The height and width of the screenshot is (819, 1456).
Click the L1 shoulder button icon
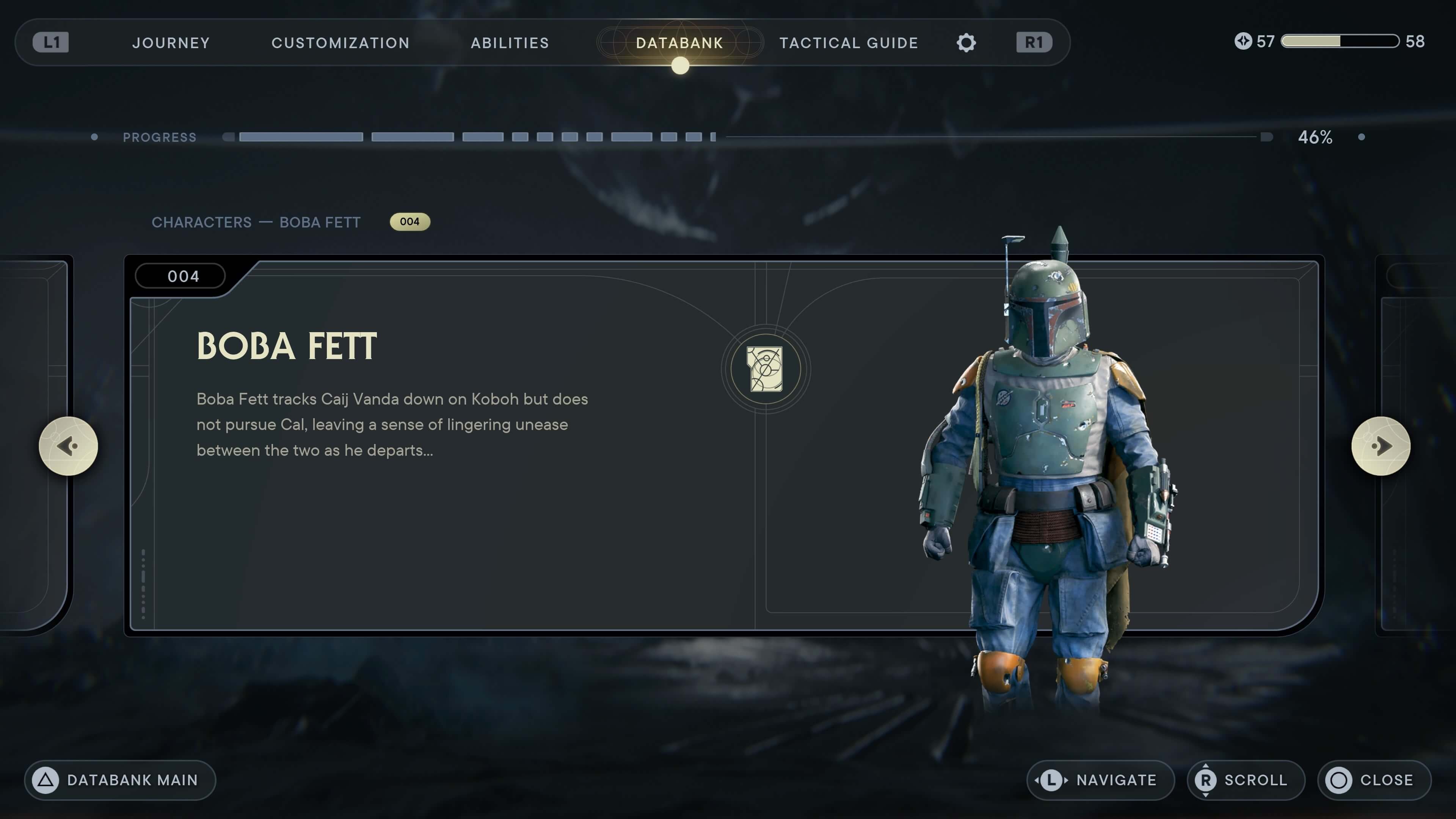52,42
